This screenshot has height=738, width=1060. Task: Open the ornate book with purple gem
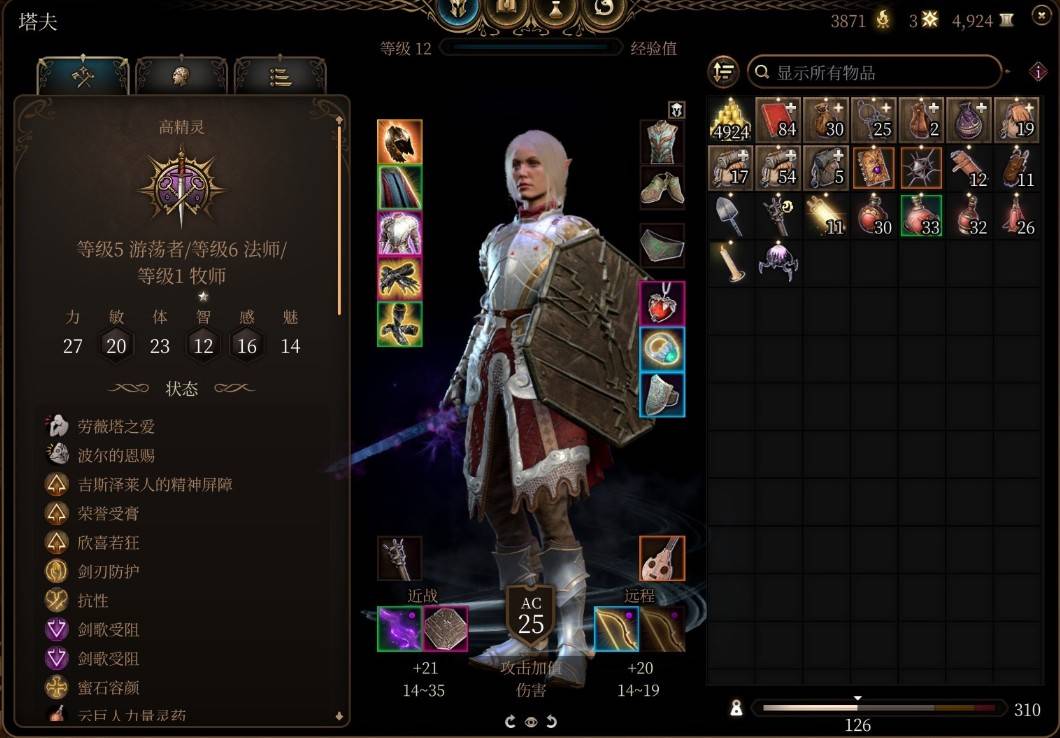[874, 167]
